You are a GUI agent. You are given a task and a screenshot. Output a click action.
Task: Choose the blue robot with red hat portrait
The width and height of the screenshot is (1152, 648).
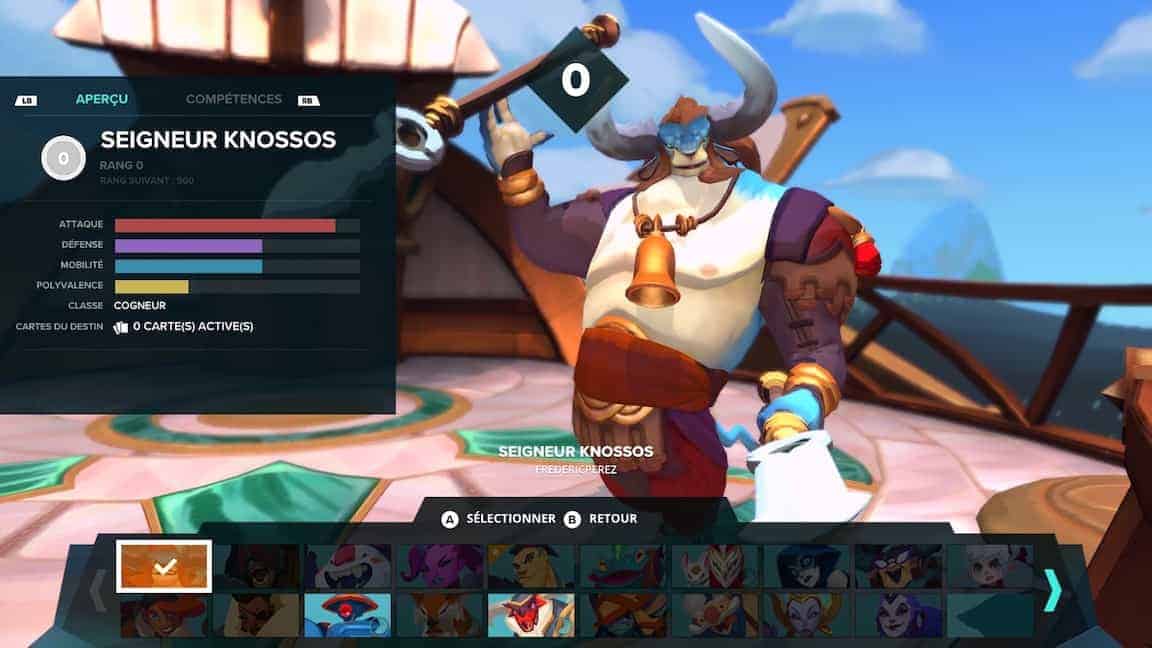(347, 615)
